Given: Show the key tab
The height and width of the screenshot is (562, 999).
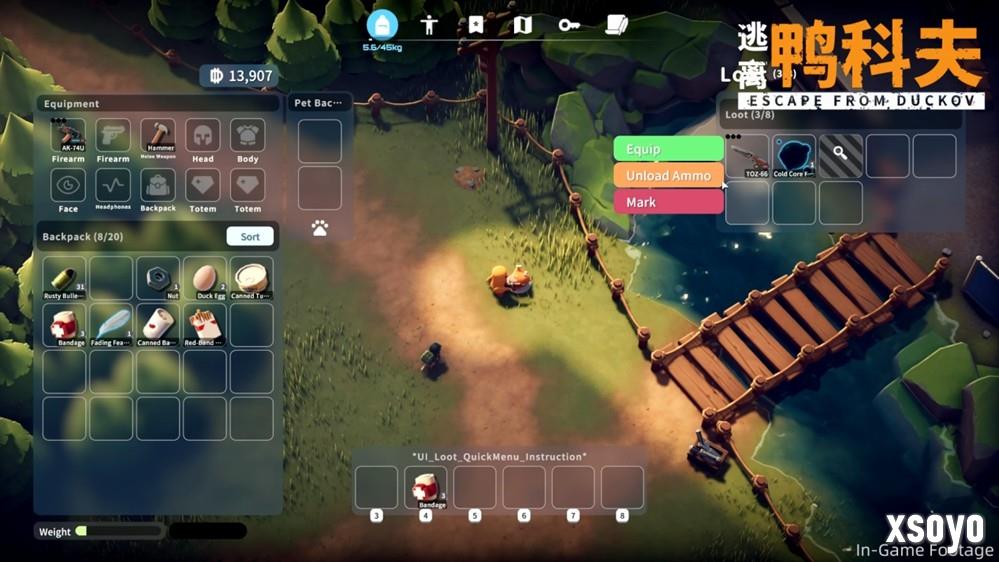Looking at the screenshot, I should (569, 25).
